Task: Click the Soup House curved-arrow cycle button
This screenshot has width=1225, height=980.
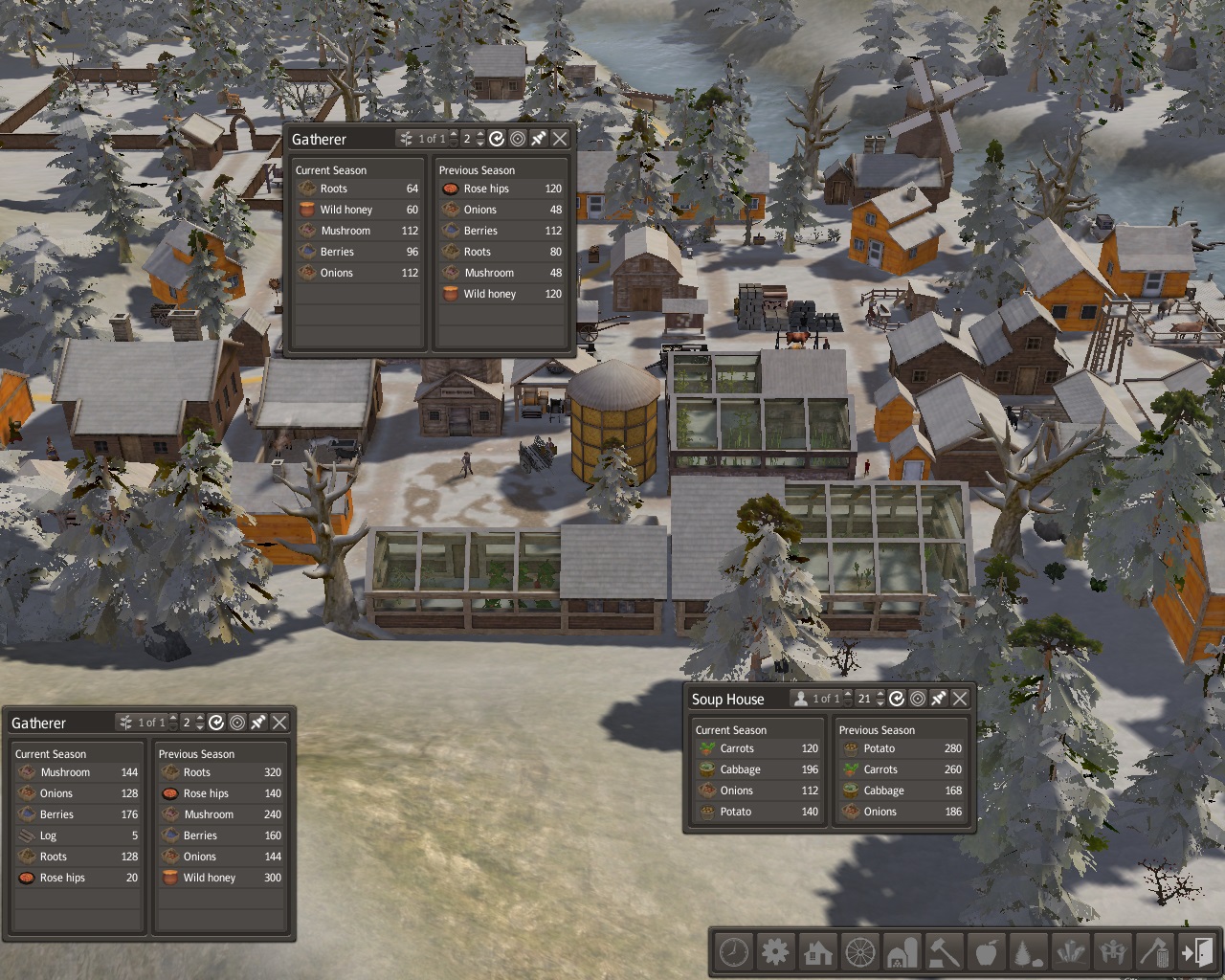Action: coord(897,699)
